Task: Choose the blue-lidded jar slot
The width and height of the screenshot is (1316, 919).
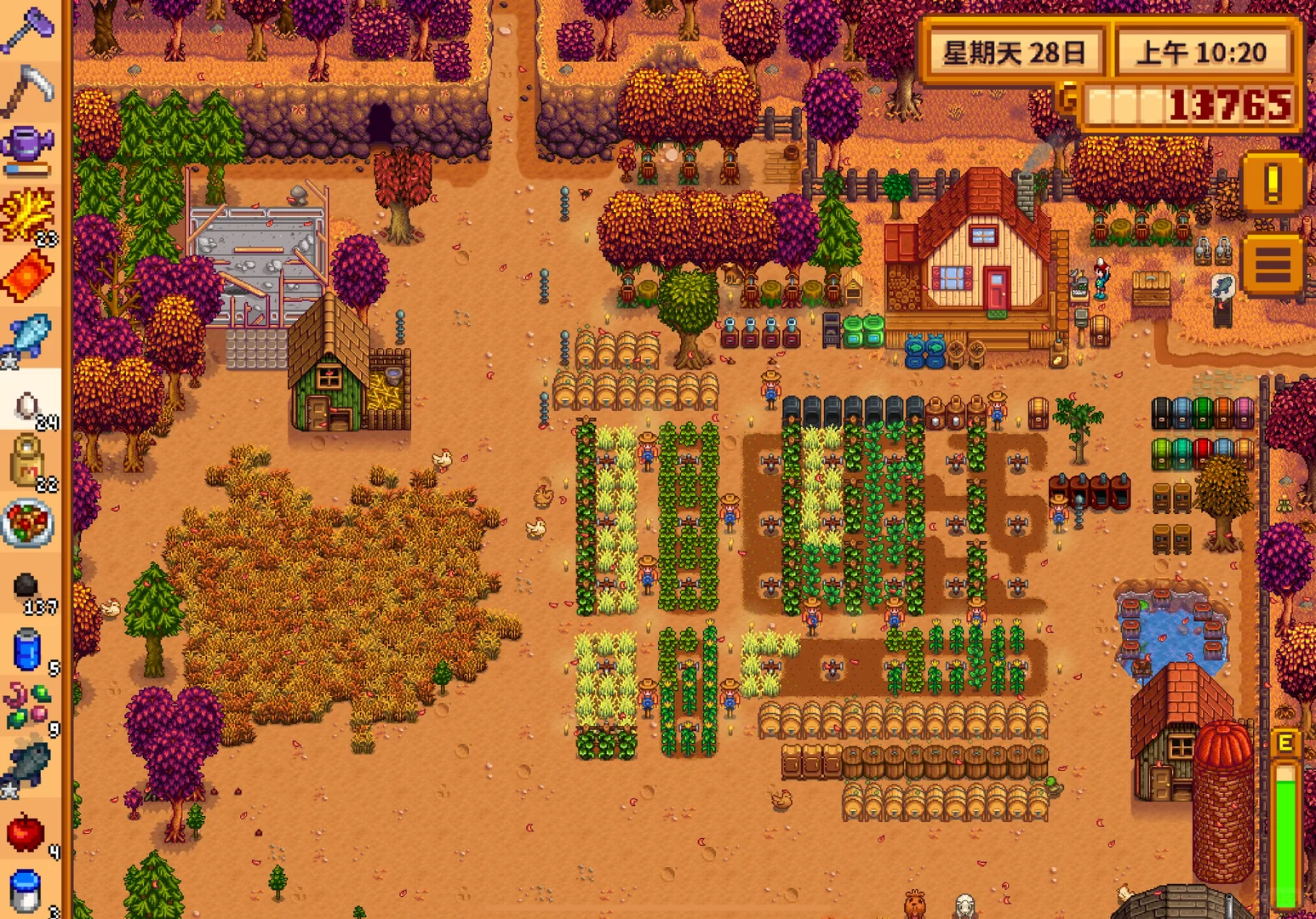Action: (27, 891)
